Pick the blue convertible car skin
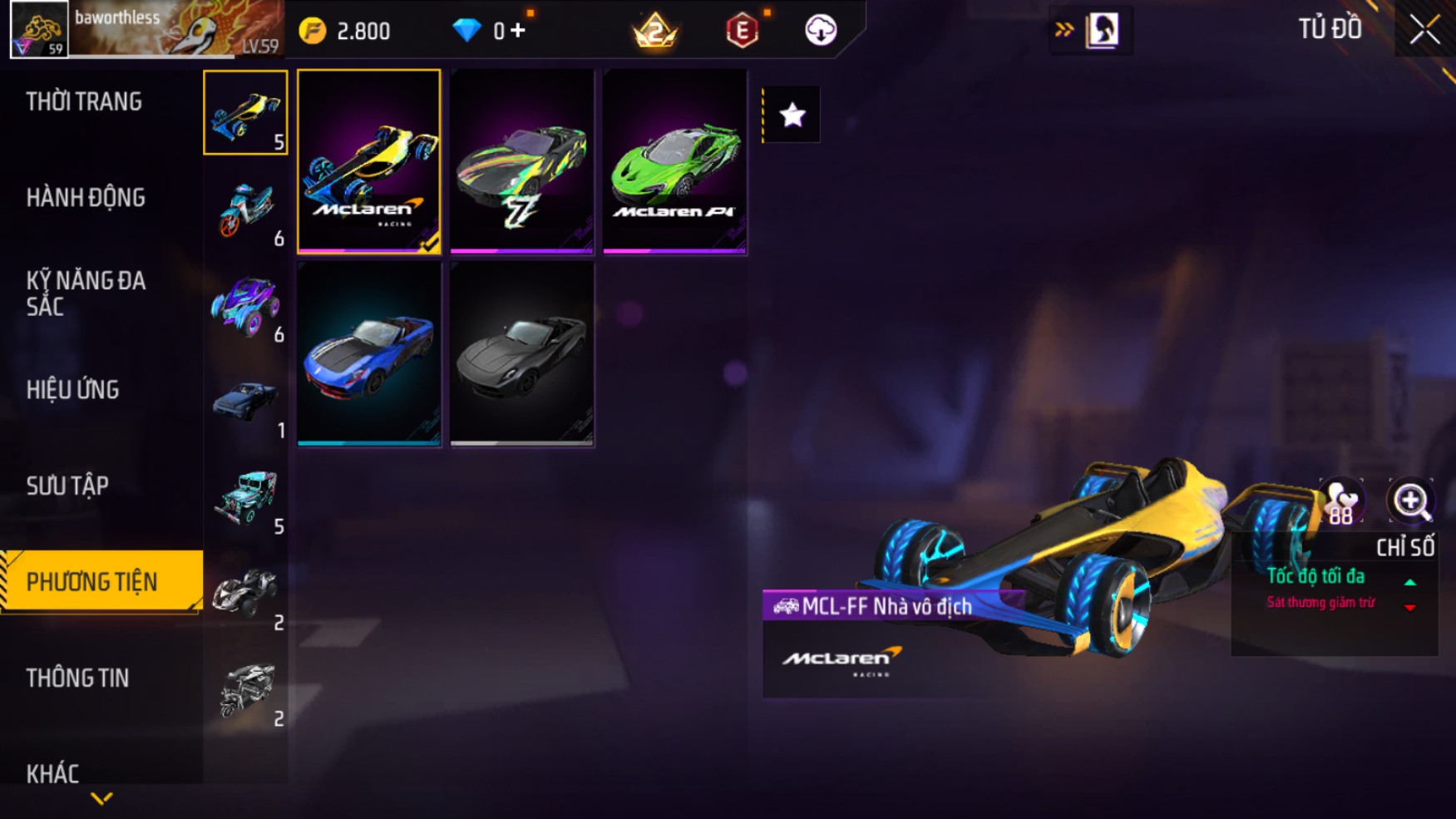This screenshot has width=1456, height=819. (x=369, y=354)
